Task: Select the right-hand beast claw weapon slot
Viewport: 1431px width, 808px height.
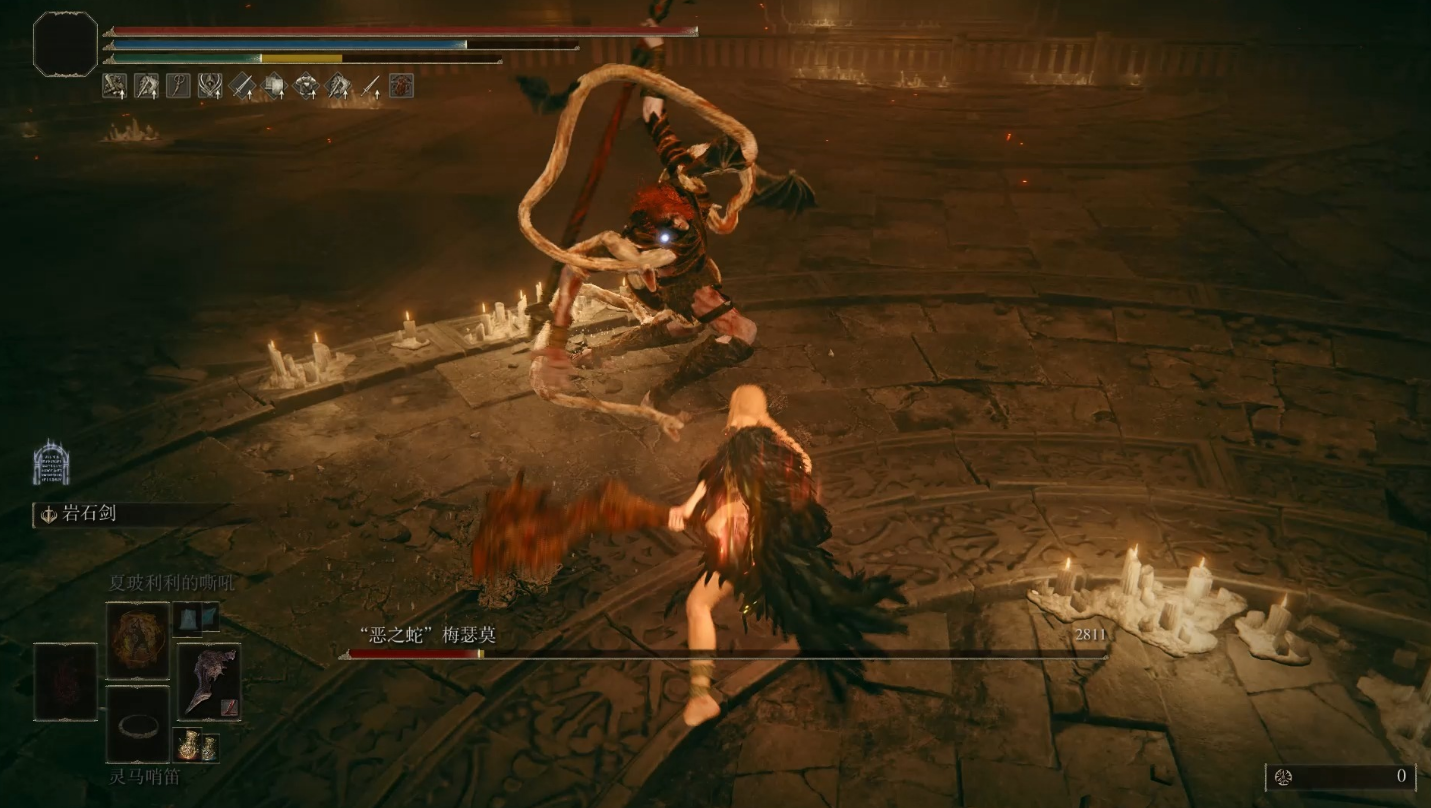Action: tap(209, 682)
